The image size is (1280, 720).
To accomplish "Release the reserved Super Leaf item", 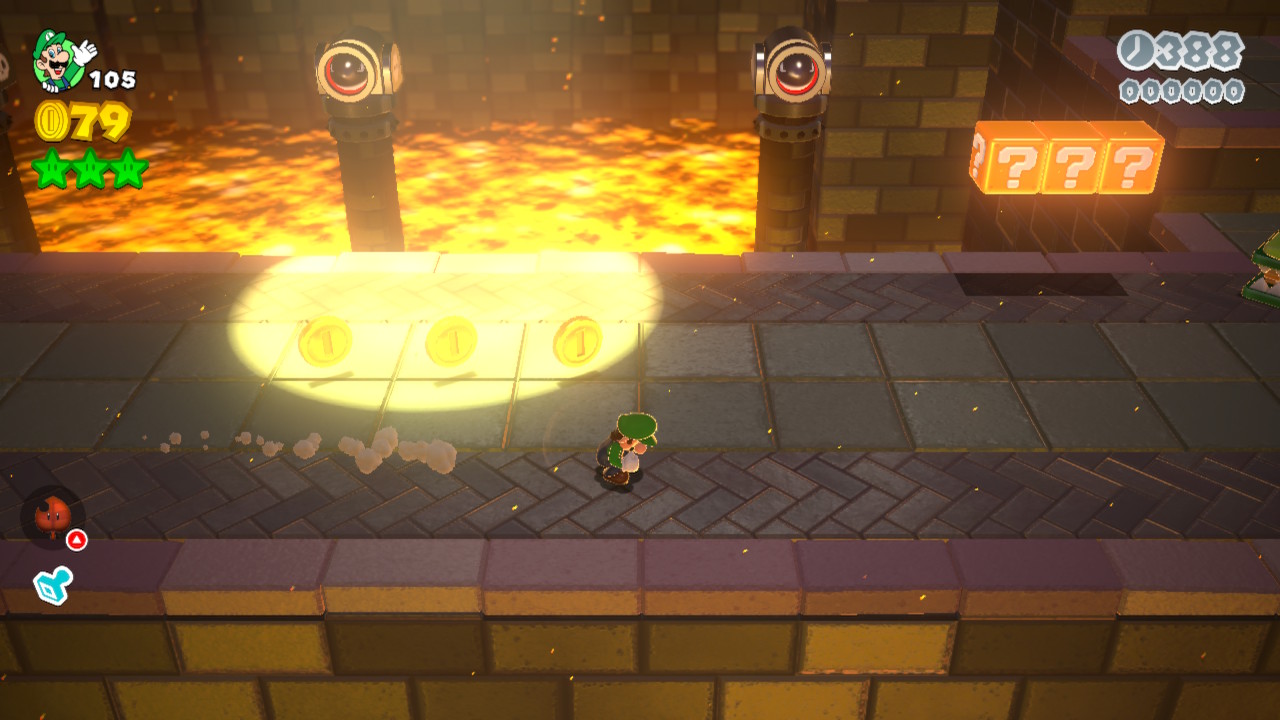I will click(52, 517).
